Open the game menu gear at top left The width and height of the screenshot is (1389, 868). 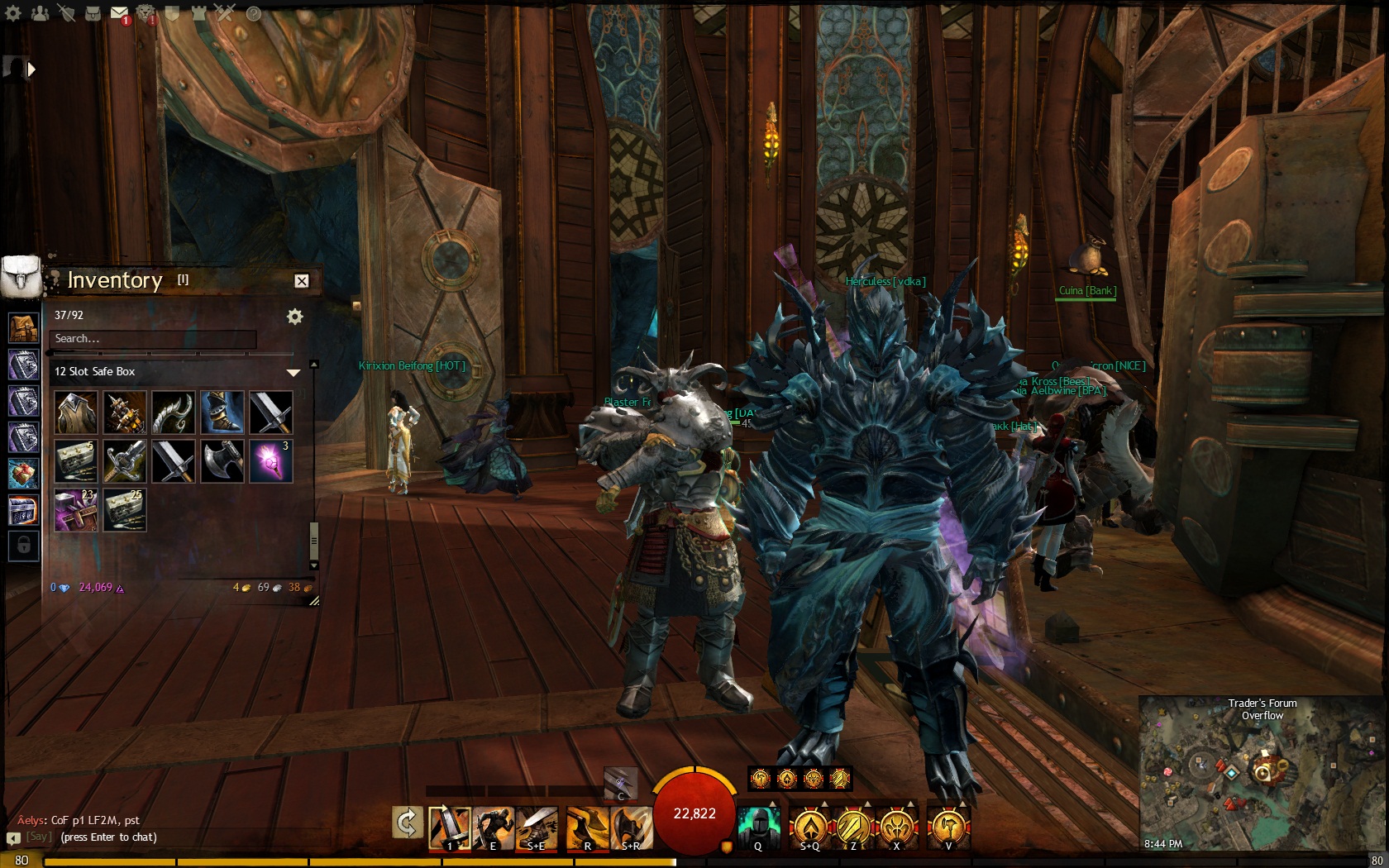pos(12,13)
